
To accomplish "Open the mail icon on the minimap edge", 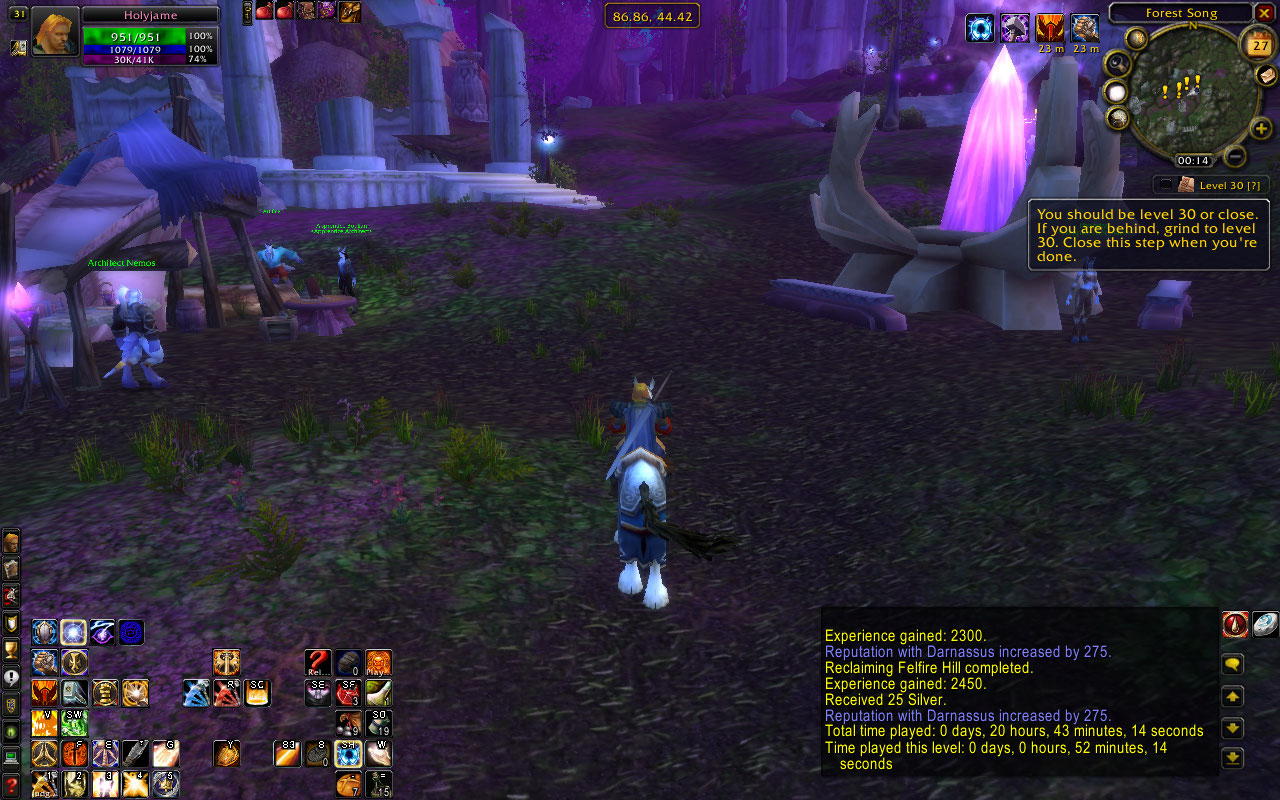I will click(x=1266, y=75).
